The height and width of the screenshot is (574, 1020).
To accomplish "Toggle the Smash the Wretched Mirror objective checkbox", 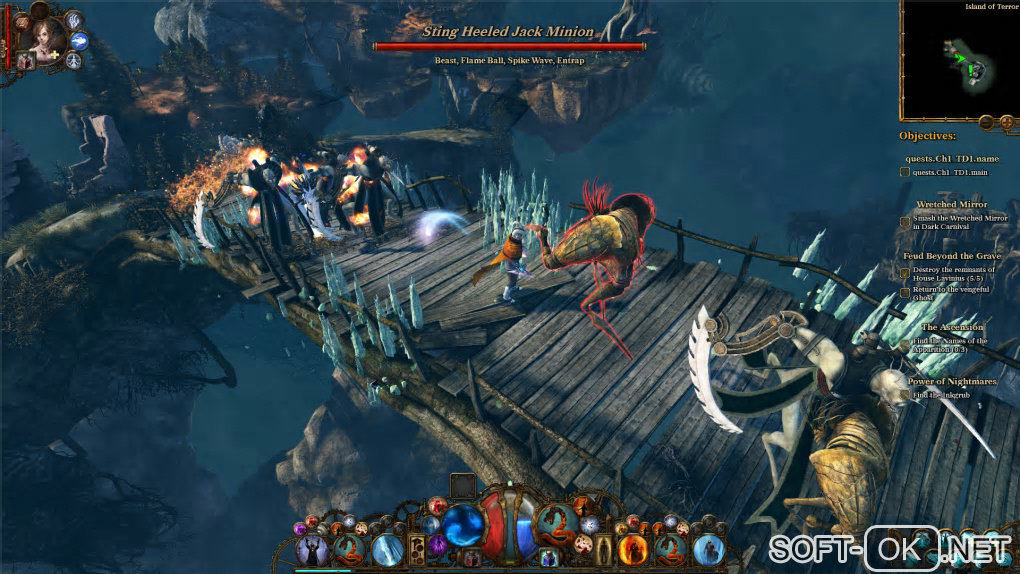I will [x=905, y=222].
